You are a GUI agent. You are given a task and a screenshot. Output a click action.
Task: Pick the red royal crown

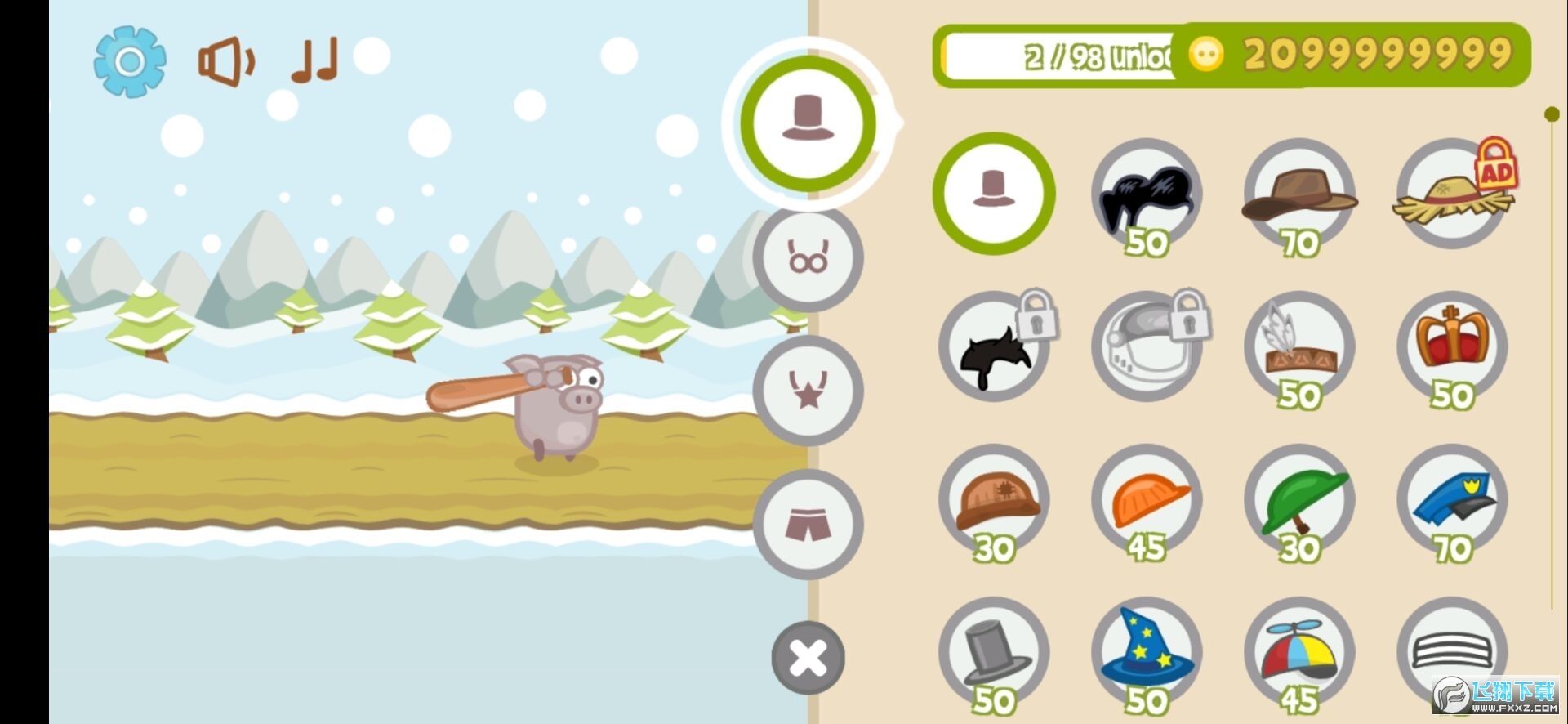[x=1452, y=345]
